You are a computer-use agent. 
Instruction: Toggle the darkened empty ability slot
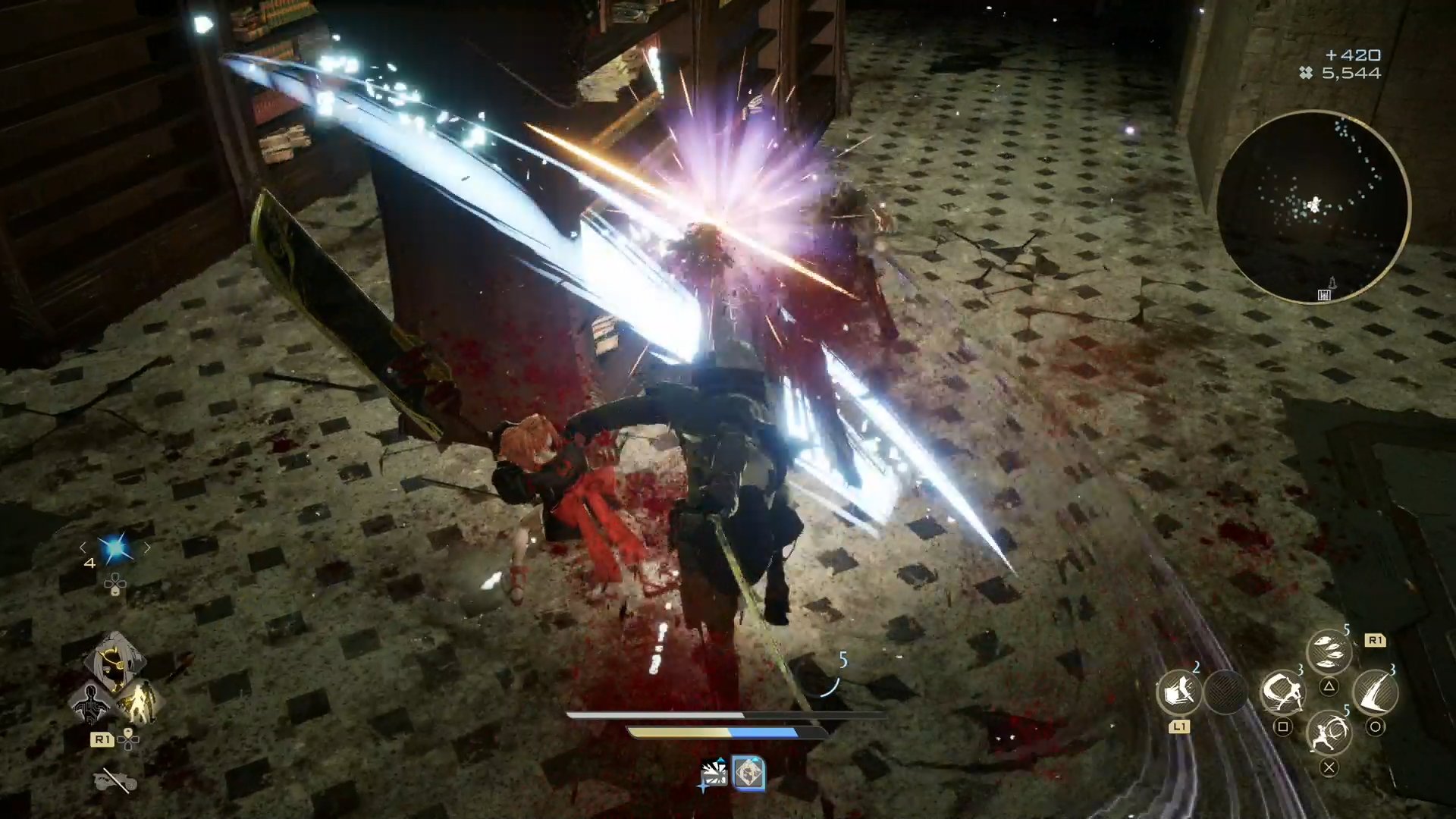(1226, 692)
